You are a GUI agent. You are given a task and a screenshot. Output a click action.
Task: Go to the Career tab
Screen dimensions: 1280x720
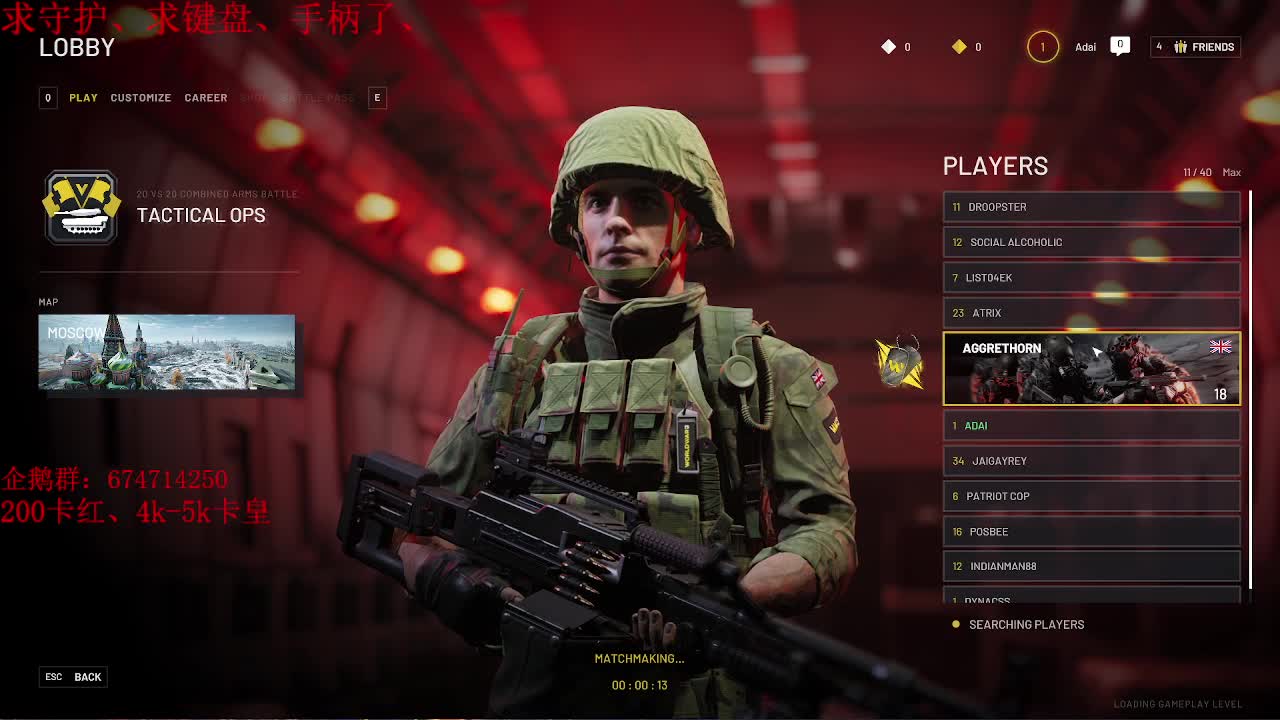(205, 98)
